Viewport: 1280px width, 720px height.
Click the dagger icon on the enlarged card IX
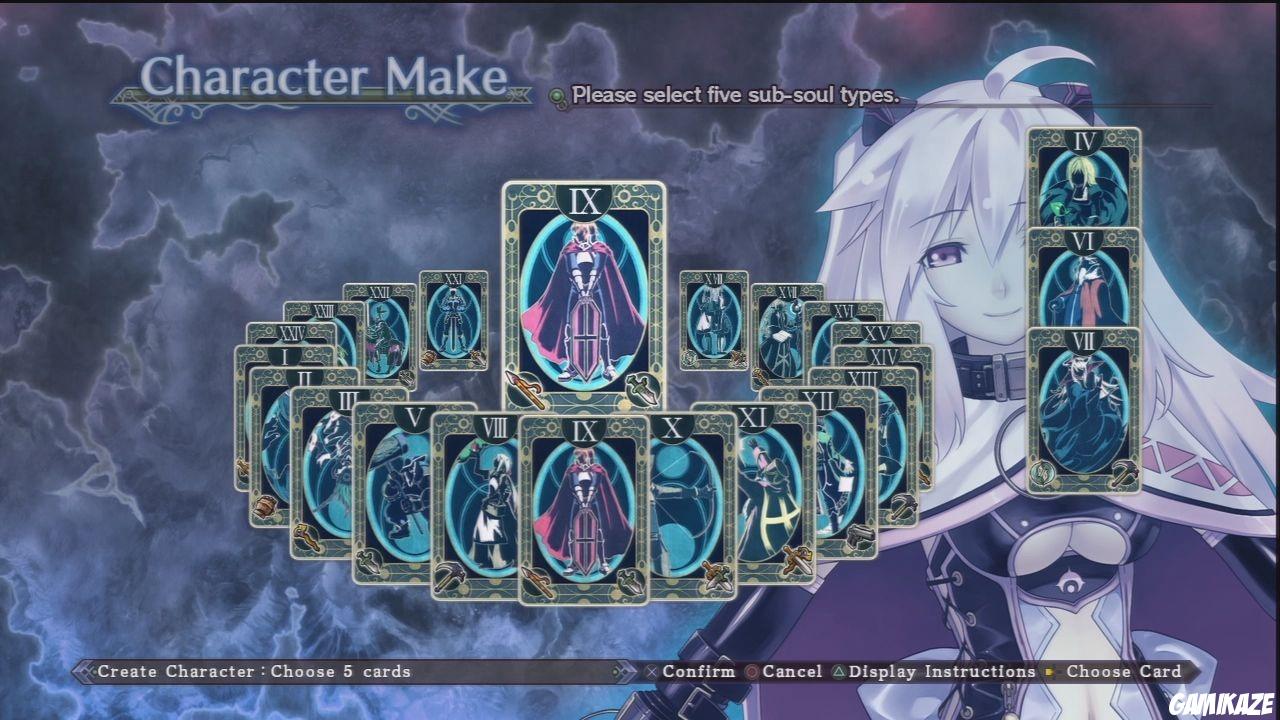pyautogui.click(x=641, y=389)
